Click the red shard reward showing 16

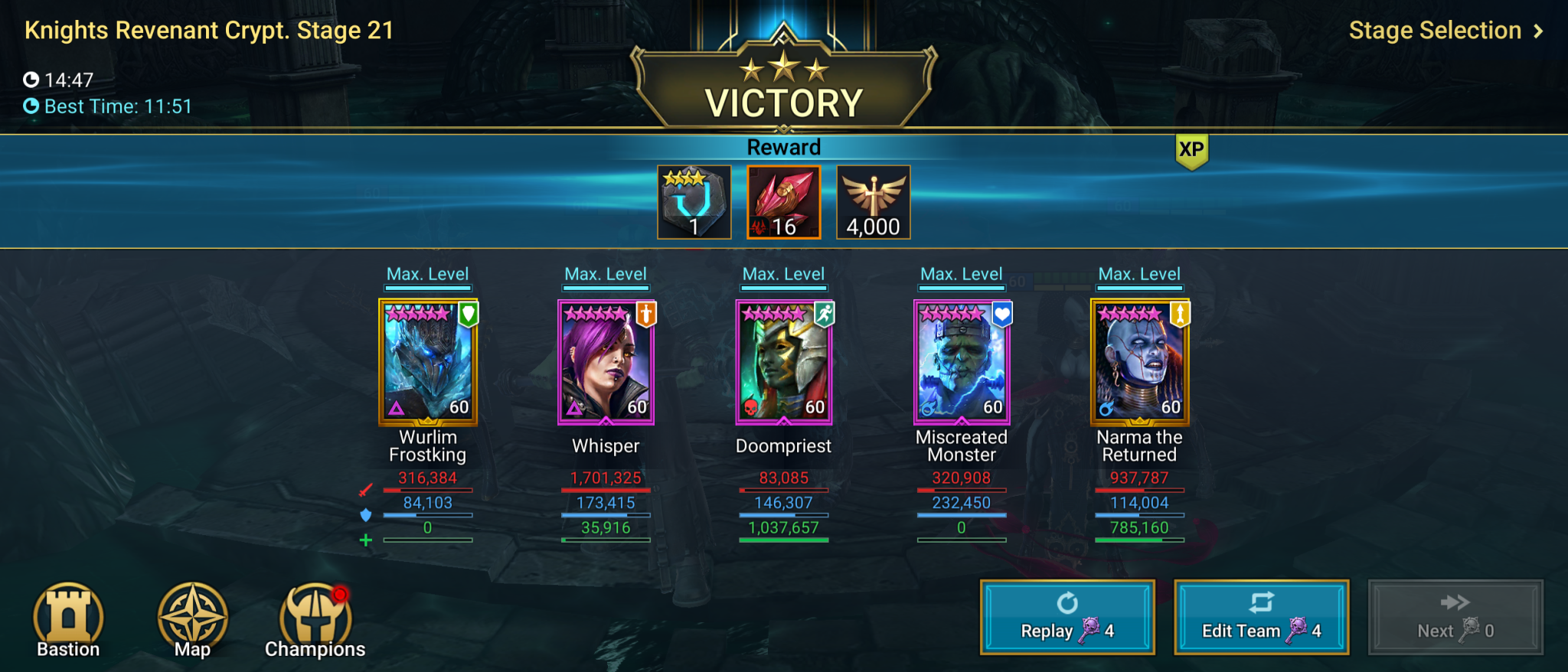(783, 201)
